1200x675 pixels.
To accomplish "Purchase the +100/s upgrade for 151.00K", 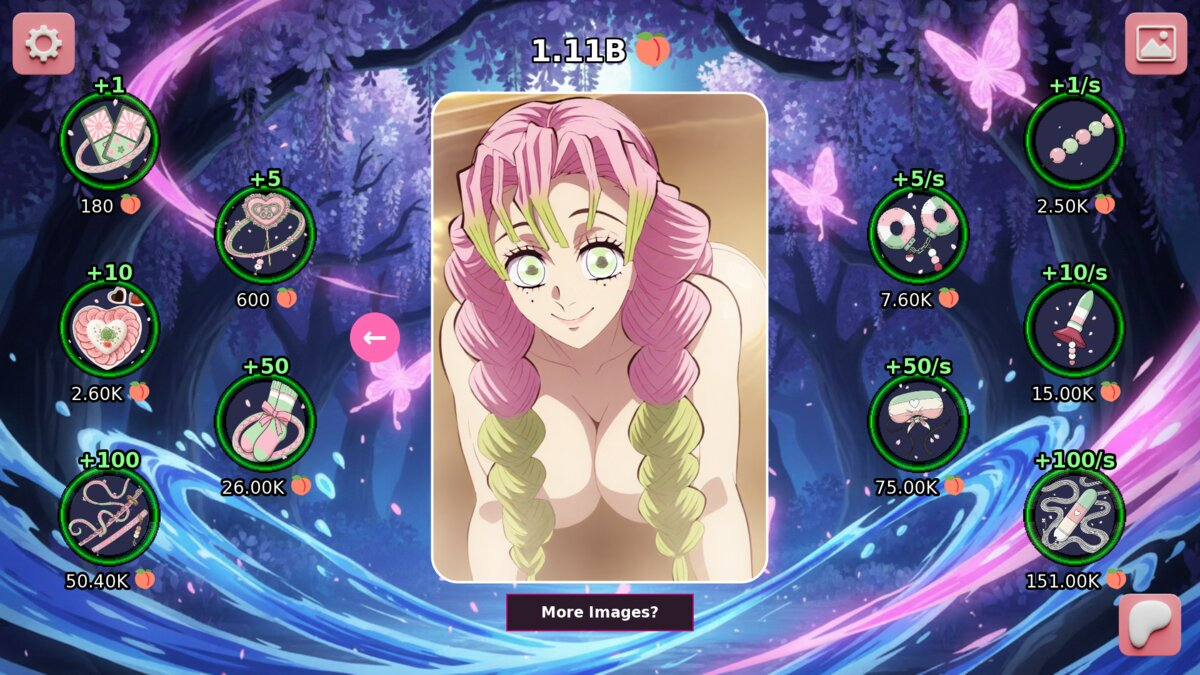I will pyautogui.click(x=1075, y=516).
